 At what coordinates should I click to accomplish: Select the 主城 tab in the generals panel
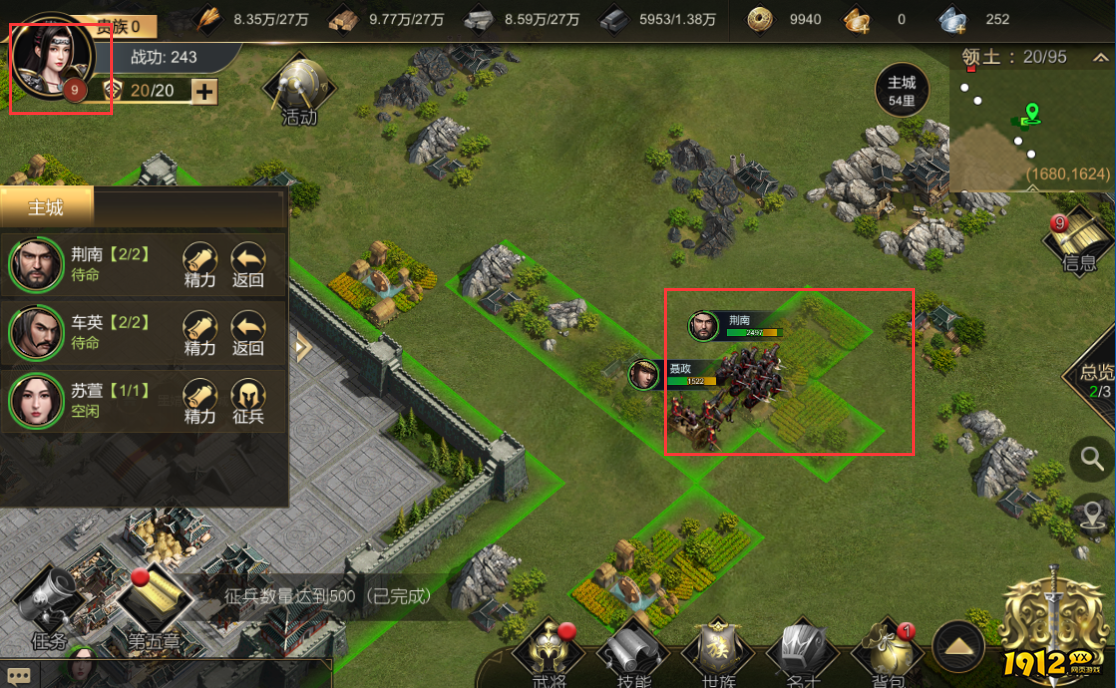(46, 208)
